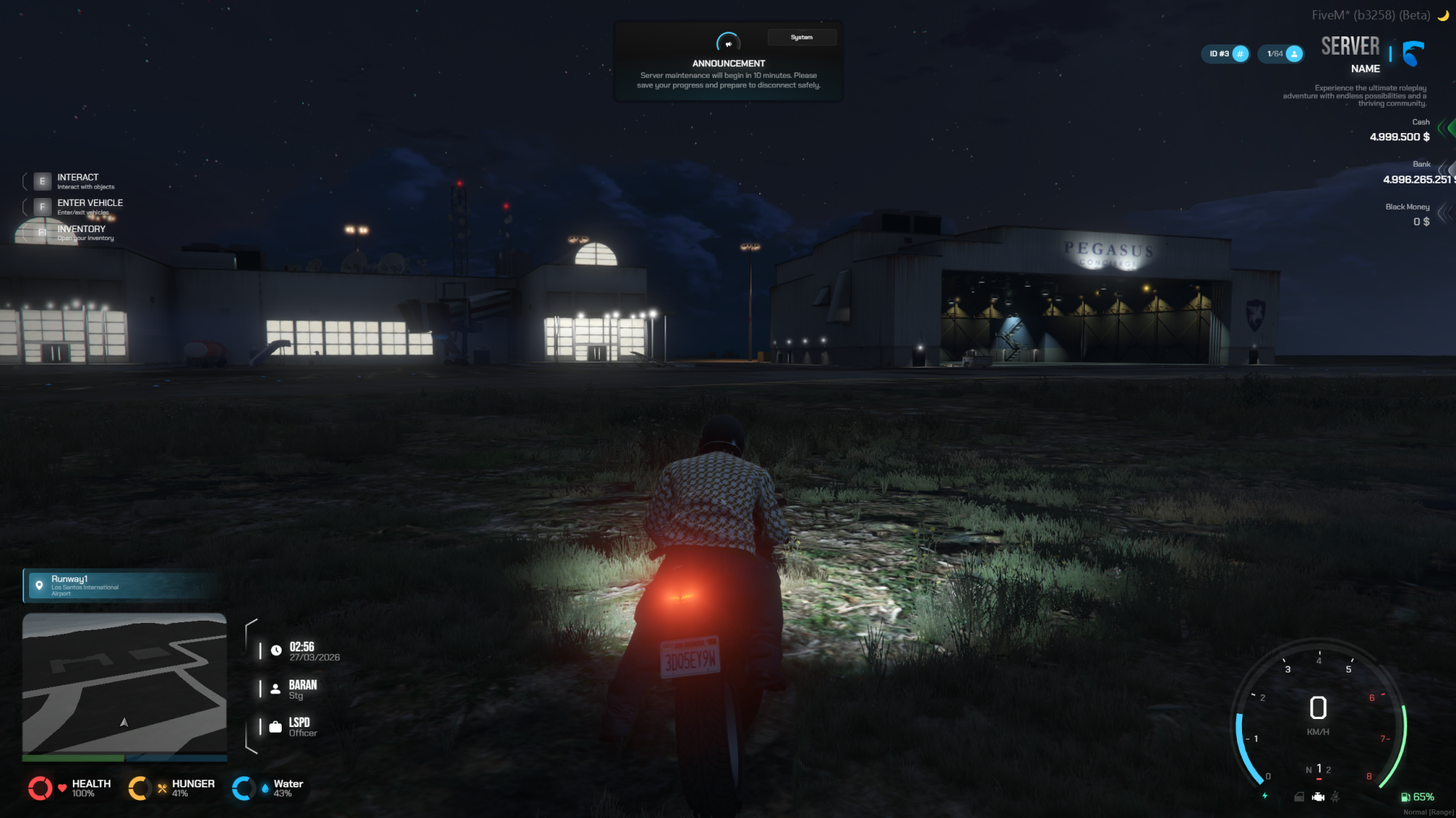Click the vehicle door icon
The image size is (1456, 818).
[x=1299, y=797]
